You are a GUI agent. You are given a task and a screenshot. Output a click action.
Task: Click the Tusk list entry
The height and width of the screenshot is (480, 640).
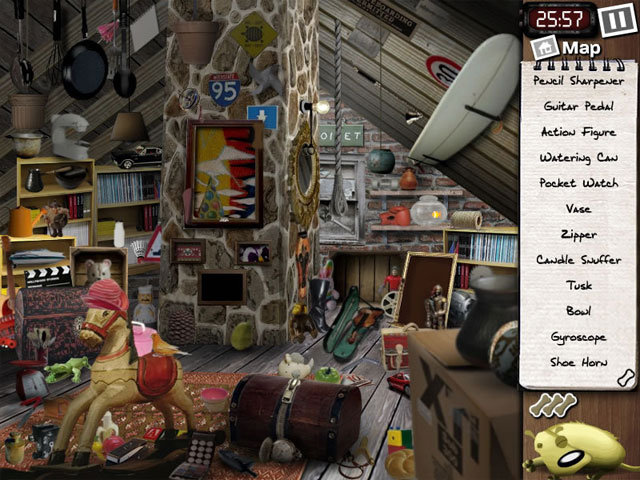579,286
